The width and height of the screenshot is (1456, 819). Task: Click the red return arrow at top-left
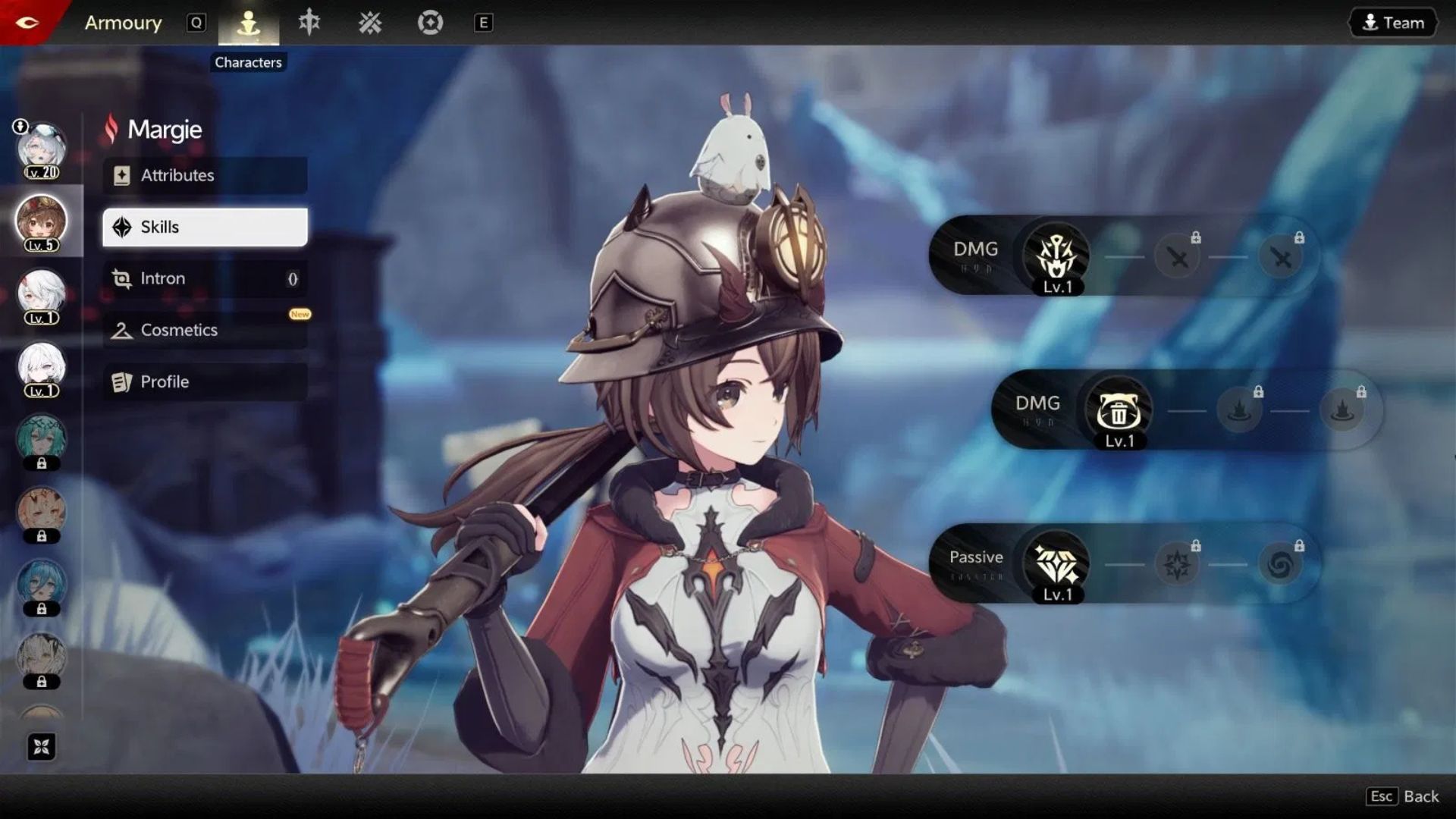tap(27, 22)
